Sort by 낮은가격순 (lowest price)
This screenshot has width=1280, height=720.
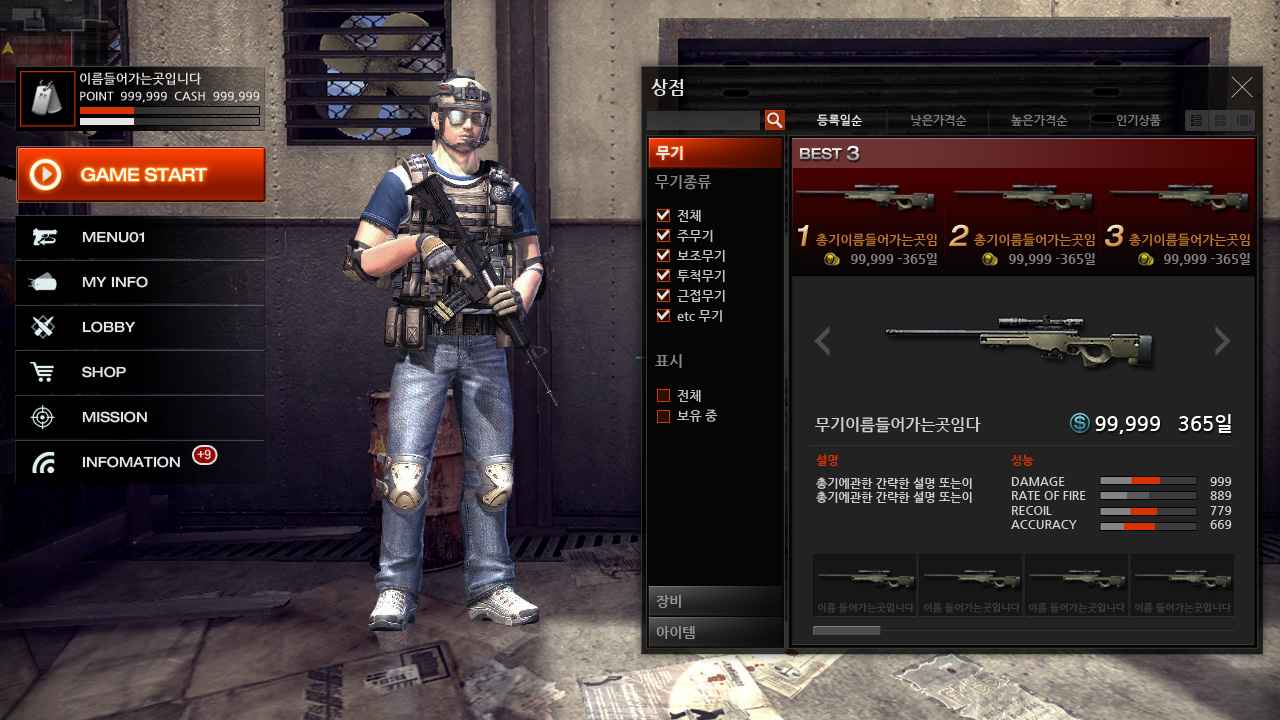[938, 121]
